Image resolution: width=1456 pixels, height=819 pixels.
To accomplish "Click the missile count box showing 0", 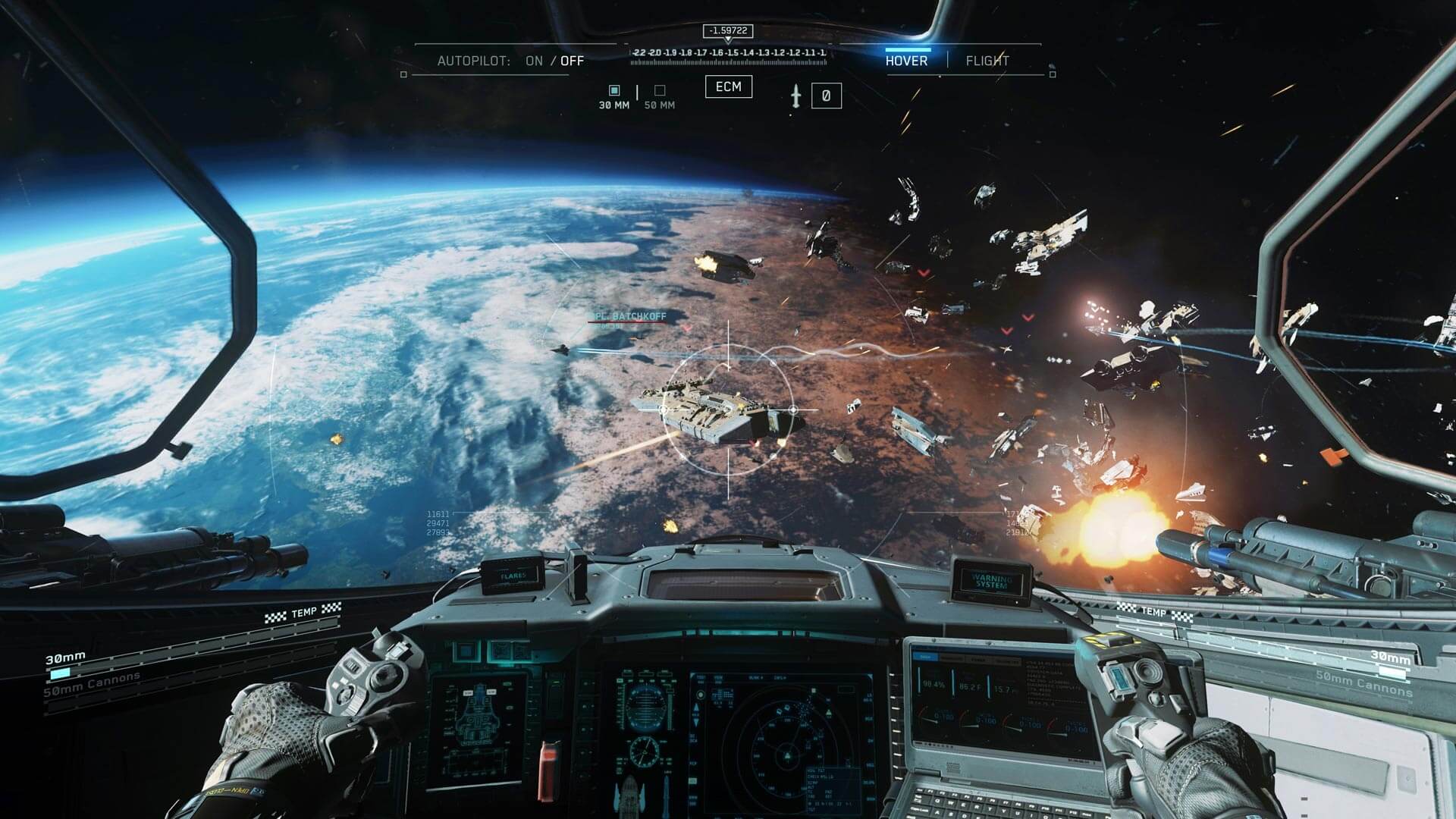I will pos(826,96).
